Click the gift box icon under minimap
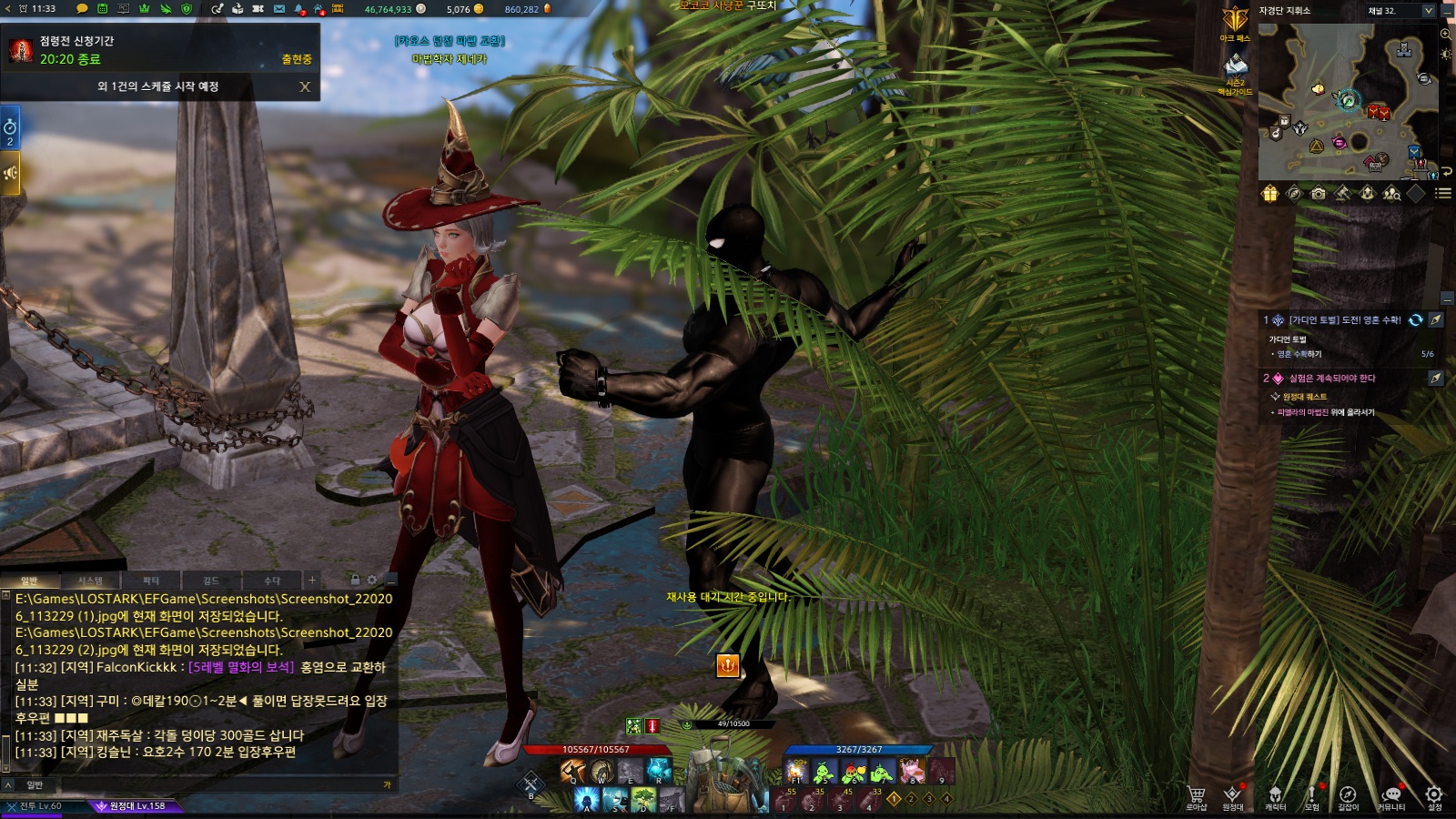Viewport: 1456px width, 819px height. coord(1269,193)
